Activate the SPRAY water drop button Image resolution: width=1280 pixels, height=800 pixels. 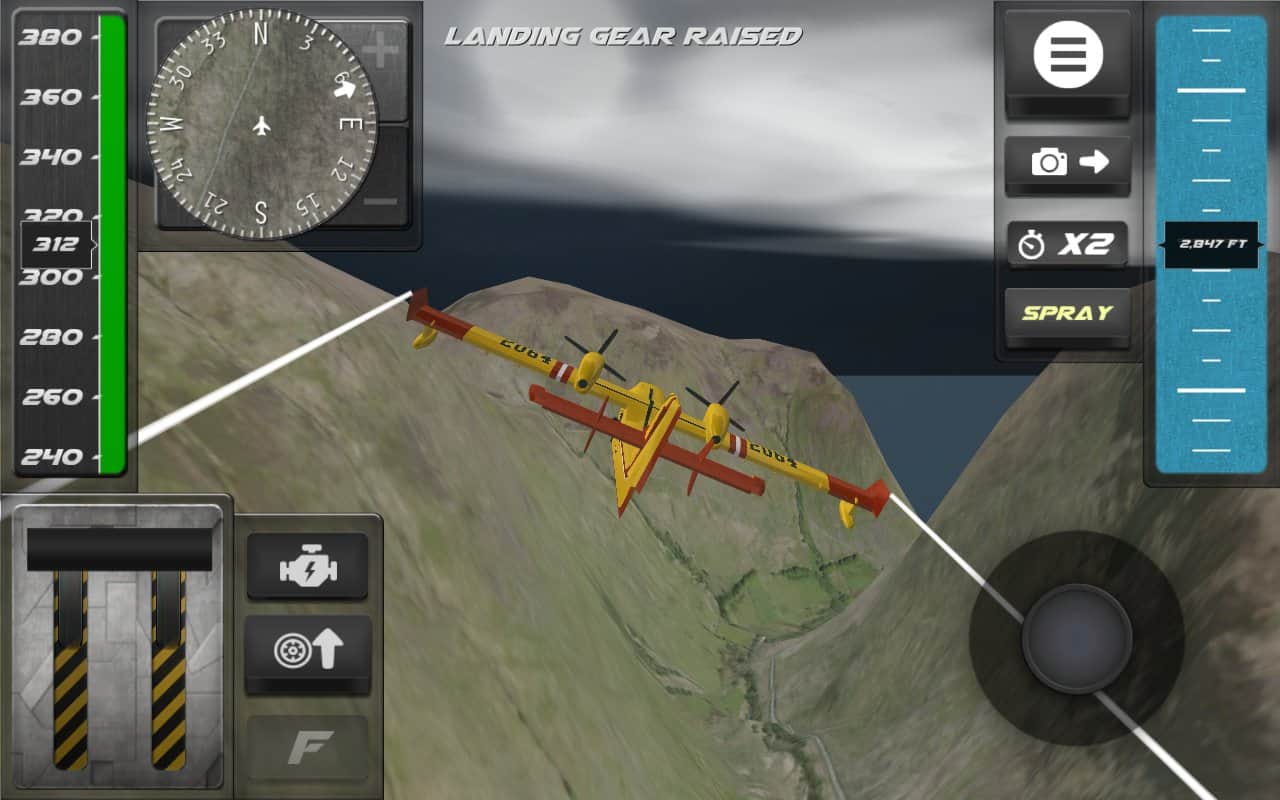(x=1067, y=313)
